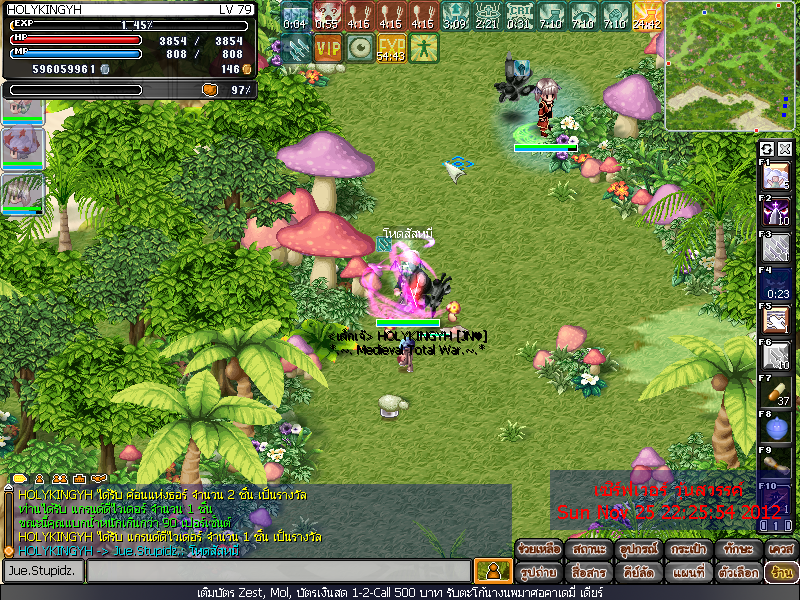Open the ร้าน shop
The width and height of the screenshot is (800, 600).
(780, 573)
